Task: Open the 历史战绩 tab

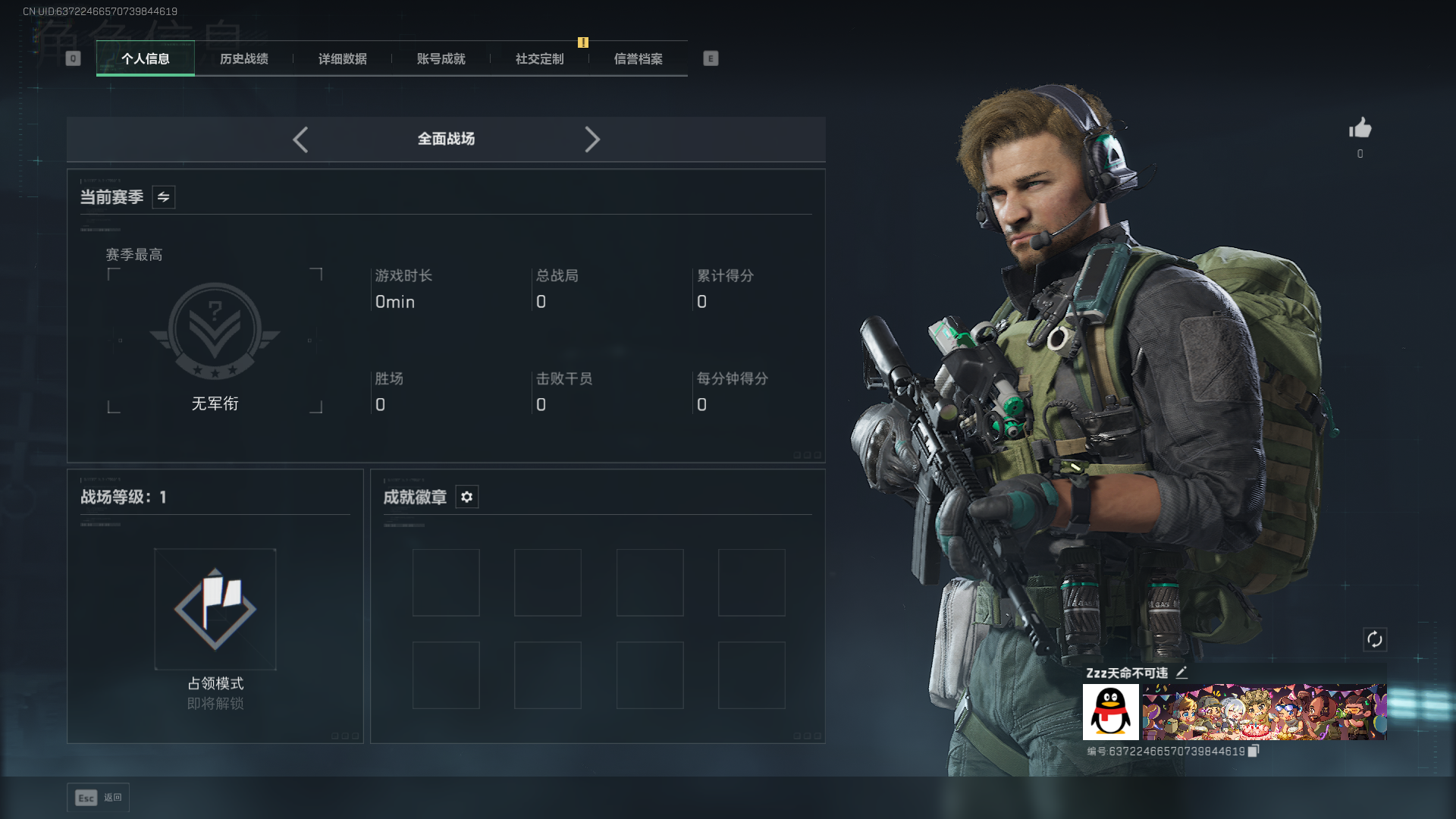Action: (x=244, y=58)
